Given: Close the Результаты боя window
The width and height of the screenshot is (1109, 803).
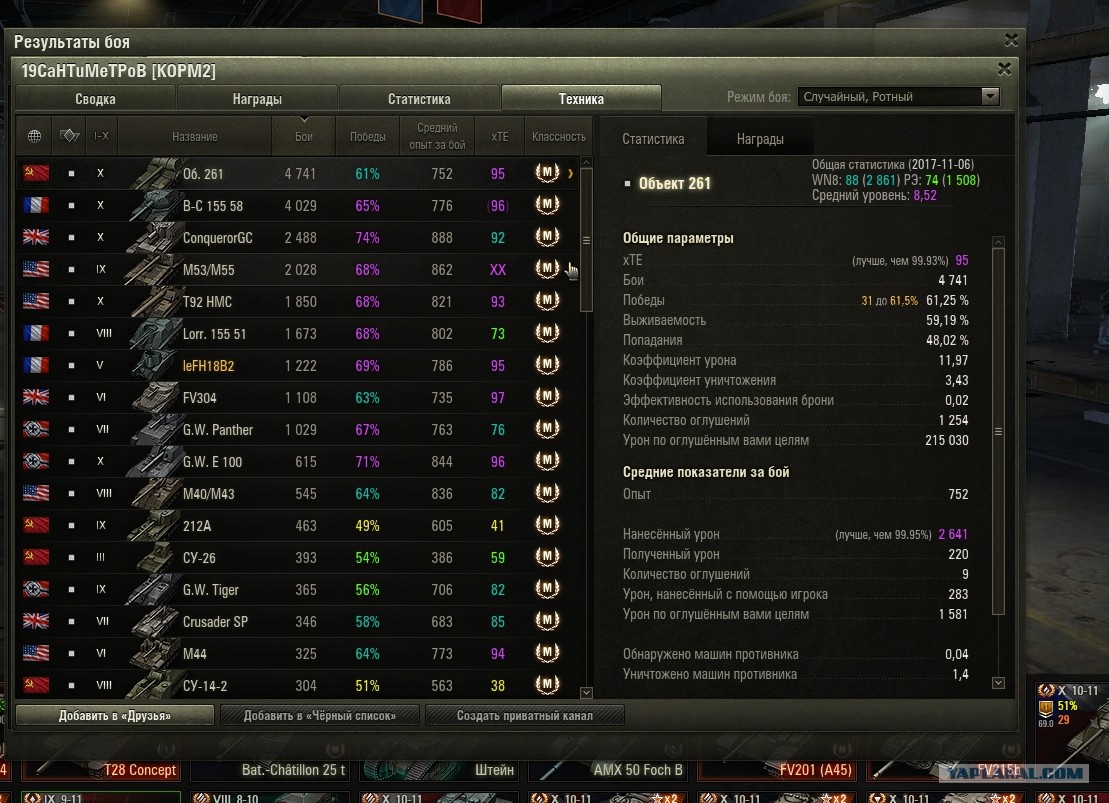Looking at the screenshot, I should pos(1012,42).
